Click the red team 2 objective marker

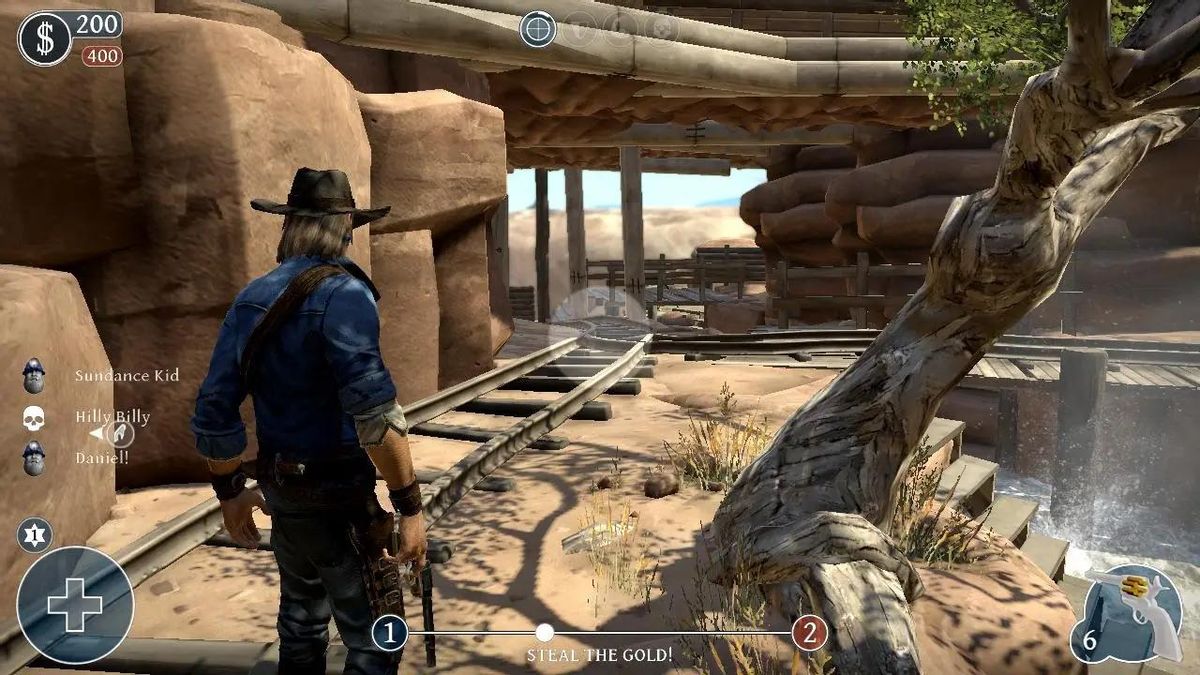[x=809, y=633]
